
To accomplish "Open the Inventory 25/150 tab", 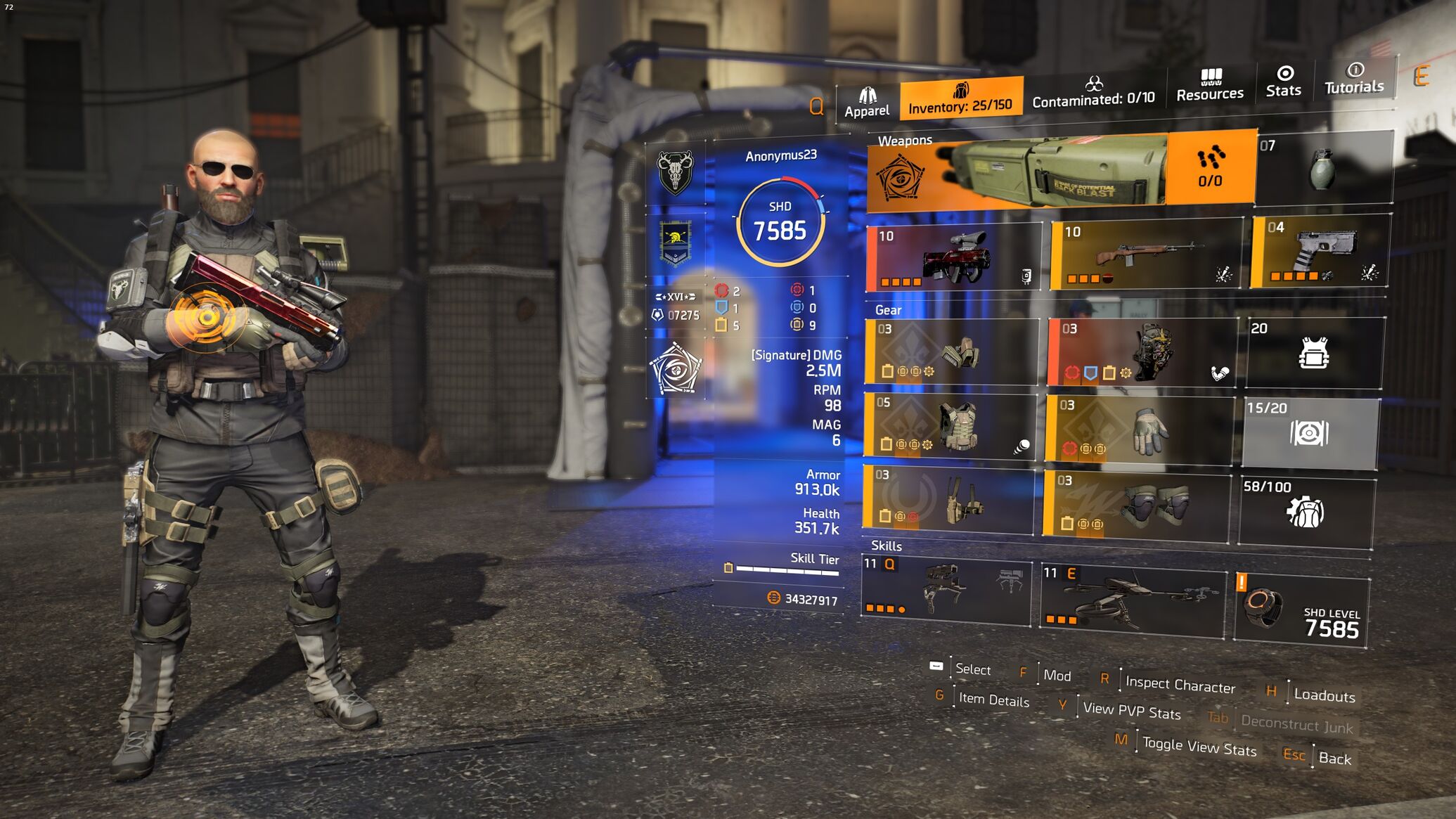I will tap(960, 99).
